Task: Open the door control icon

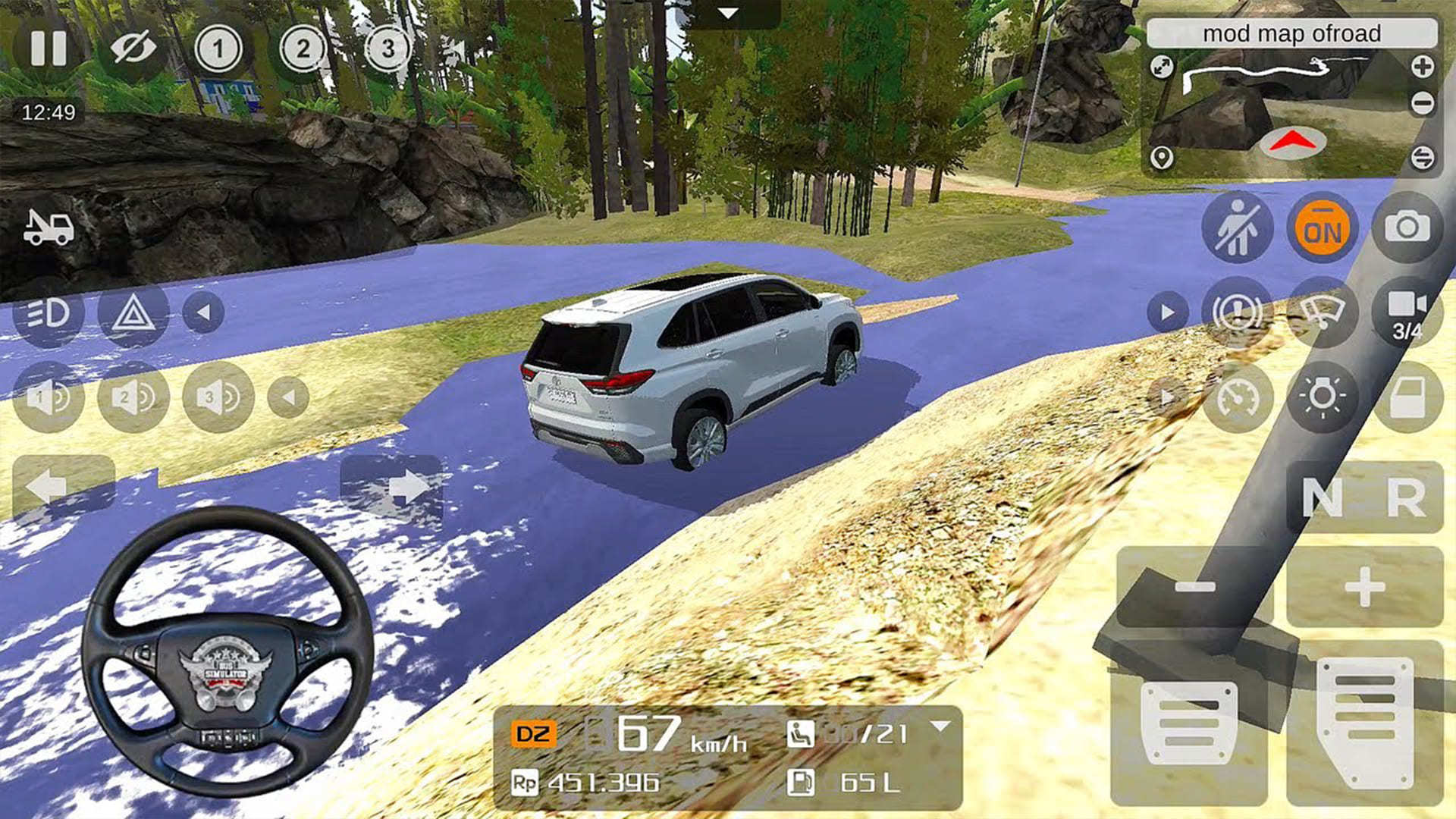Action: (x=1407, y=394)
